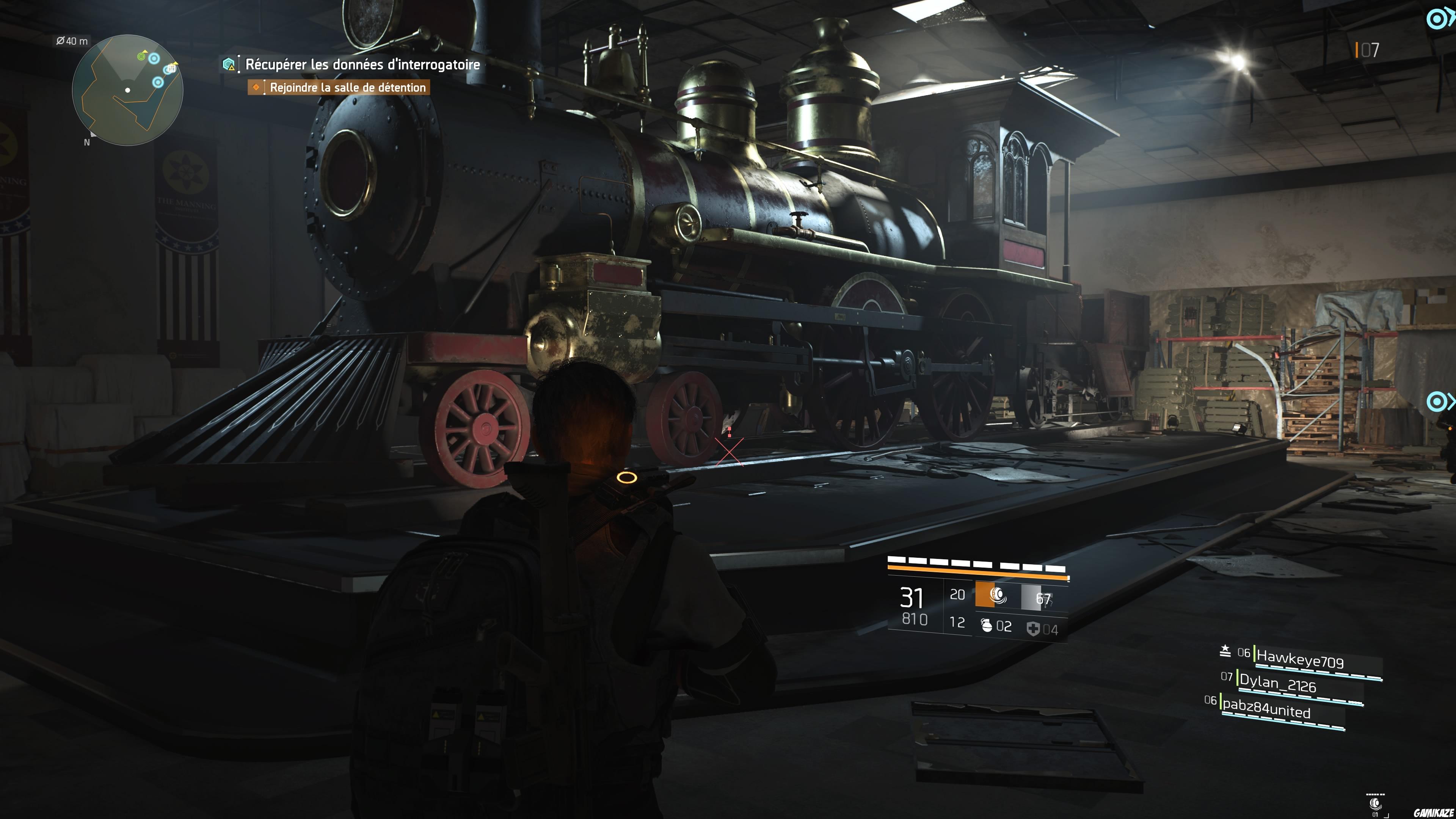Select the group leader star icon

coord(1225,651)
